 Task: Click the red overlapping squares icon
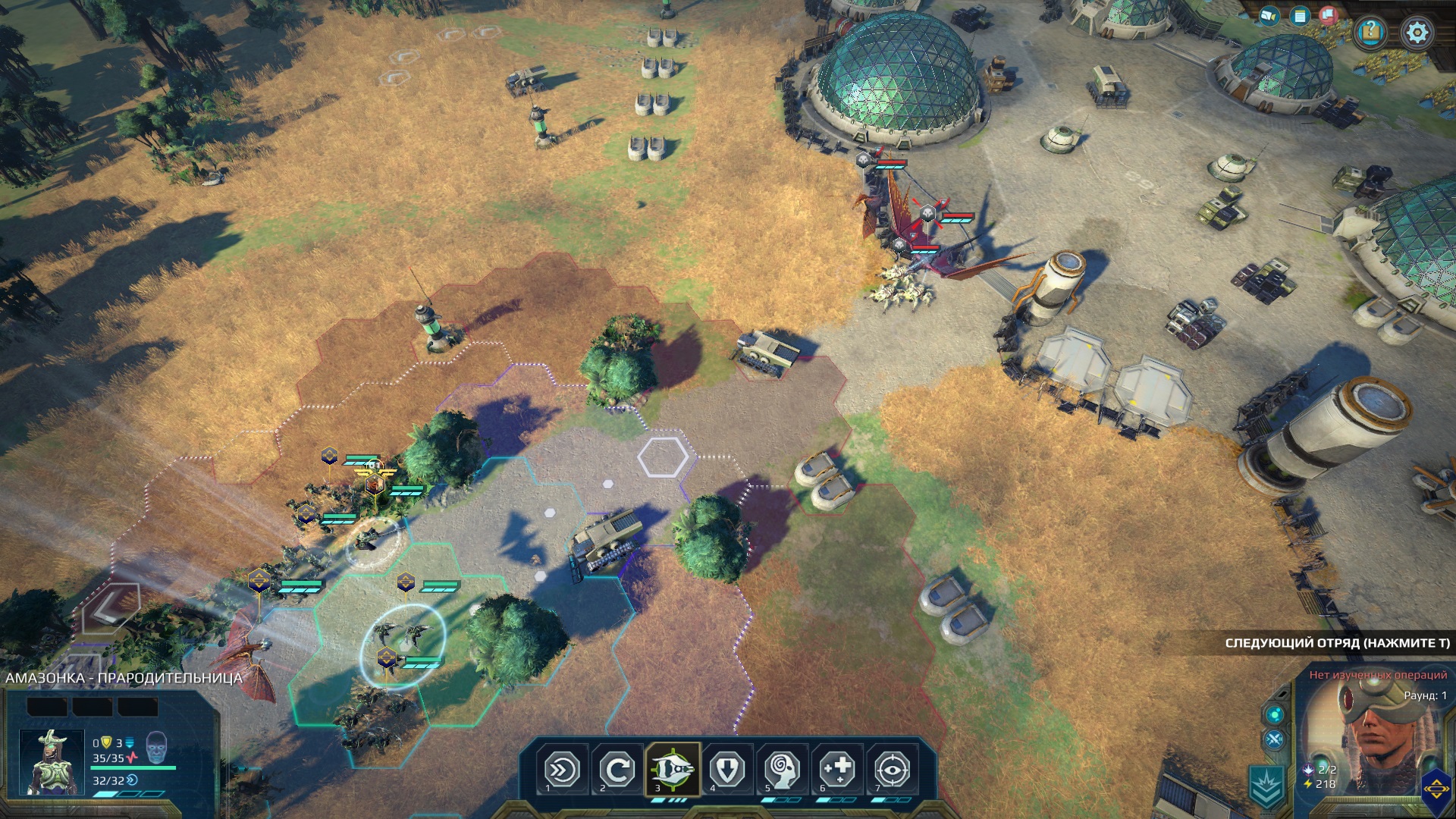(1328, 14)
